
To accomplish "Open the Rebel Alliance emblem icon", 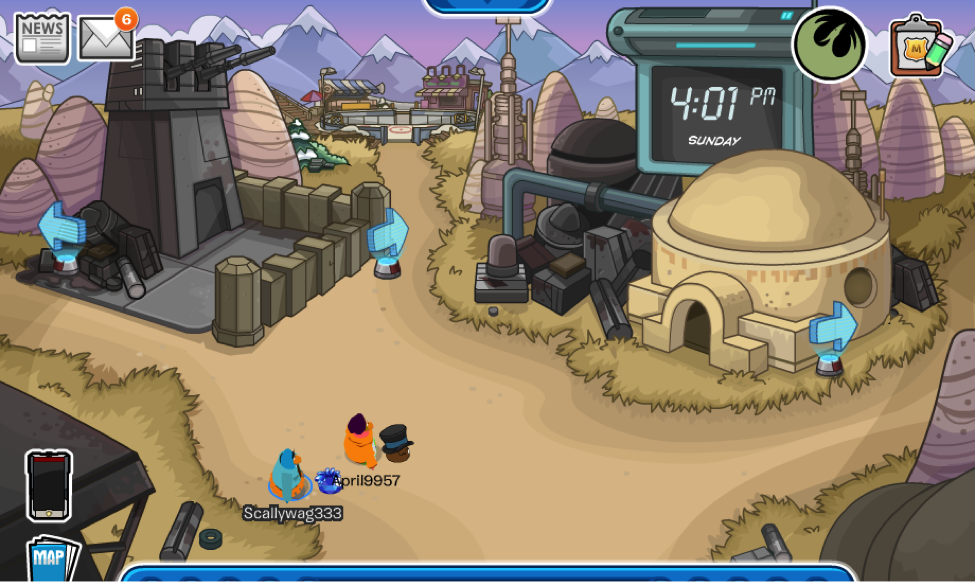I will click(829, 44).
